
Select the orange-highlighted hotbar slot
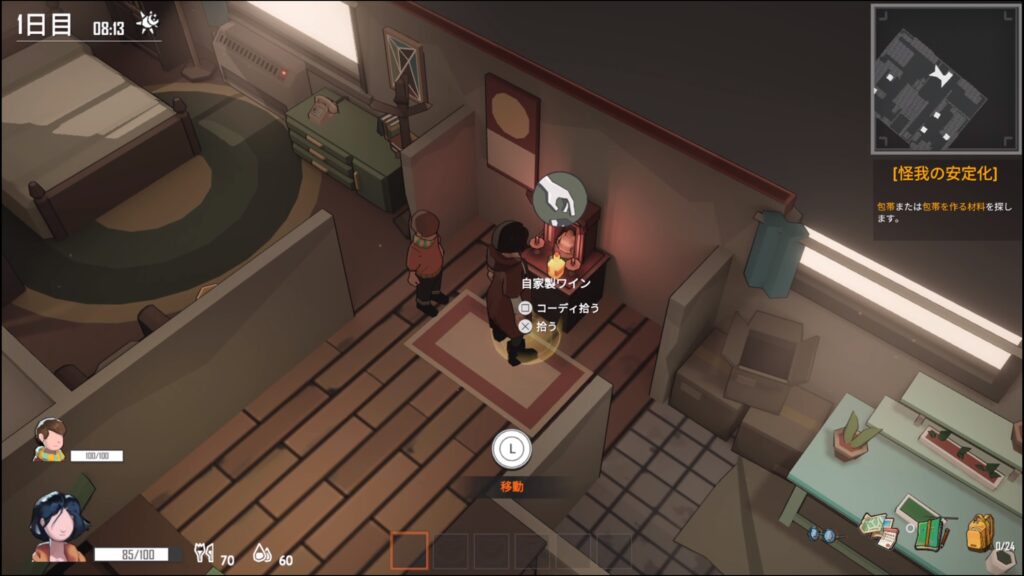409,551
